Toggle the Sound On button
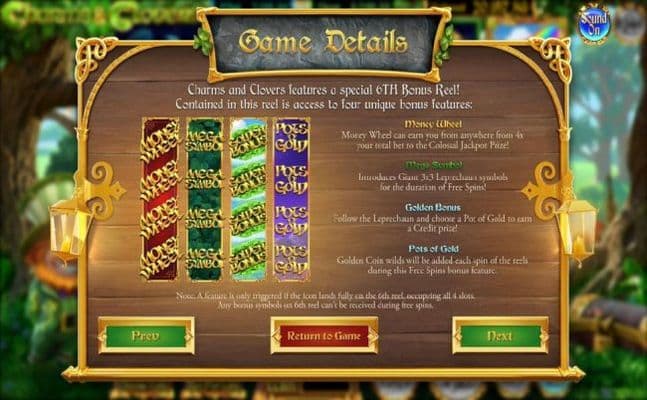The width and height of the screenshot is (647, 400). 592,24
